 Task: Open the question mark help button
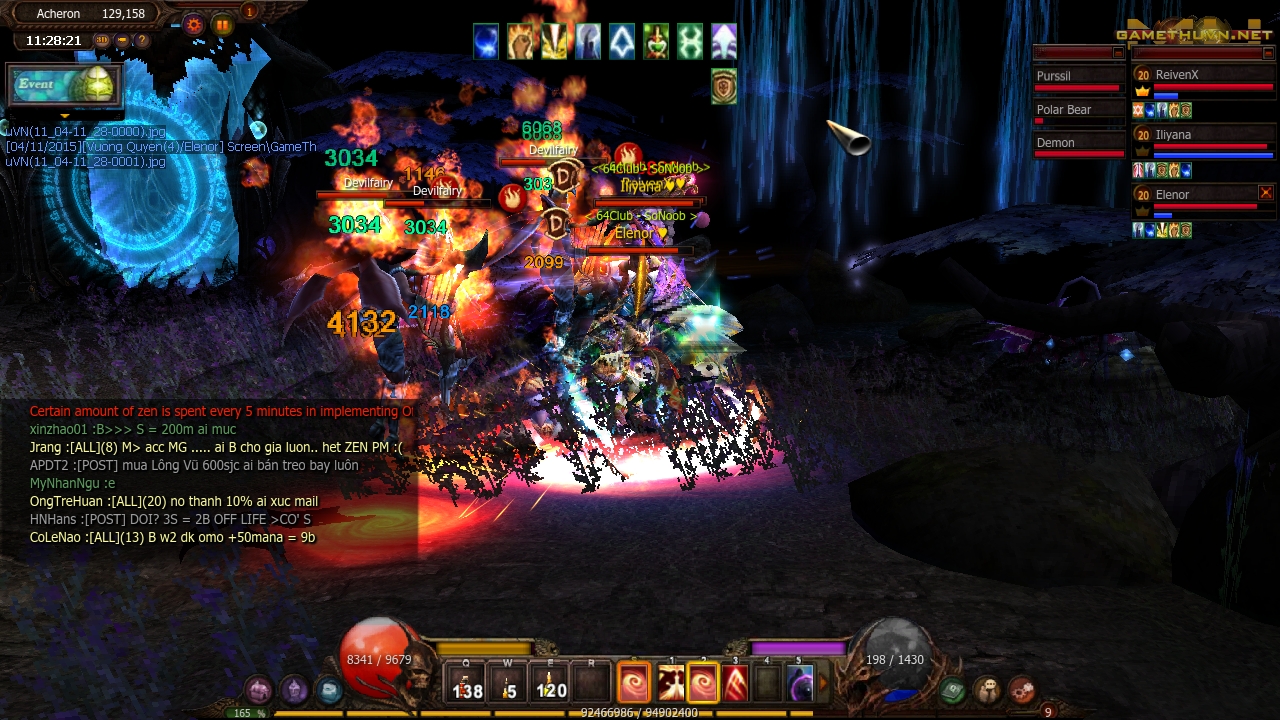(142, 41)
